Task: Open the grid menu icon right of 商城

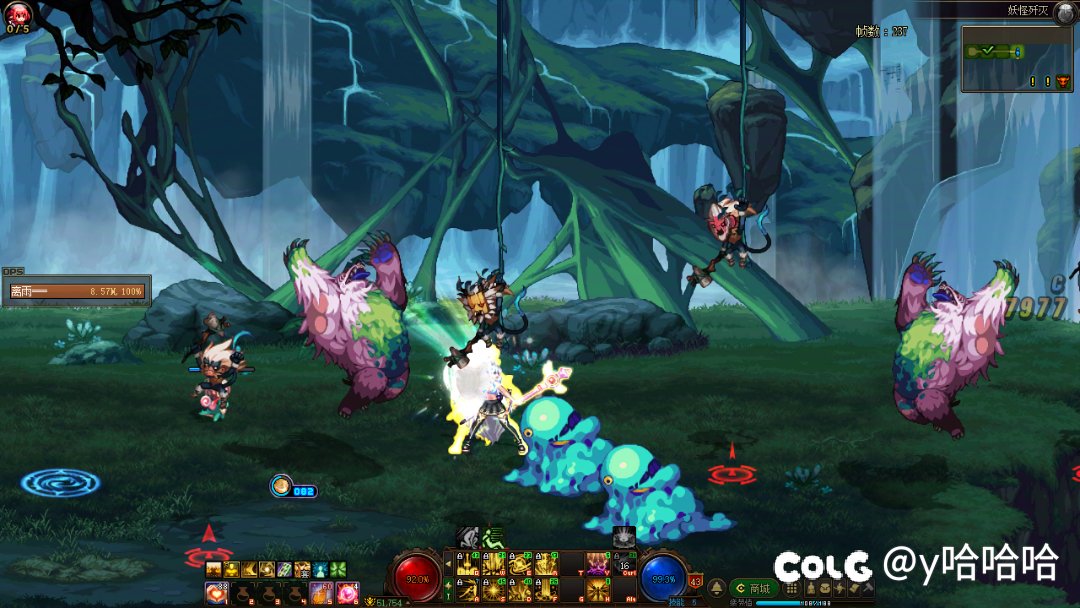Action: (x=792, y=589)
